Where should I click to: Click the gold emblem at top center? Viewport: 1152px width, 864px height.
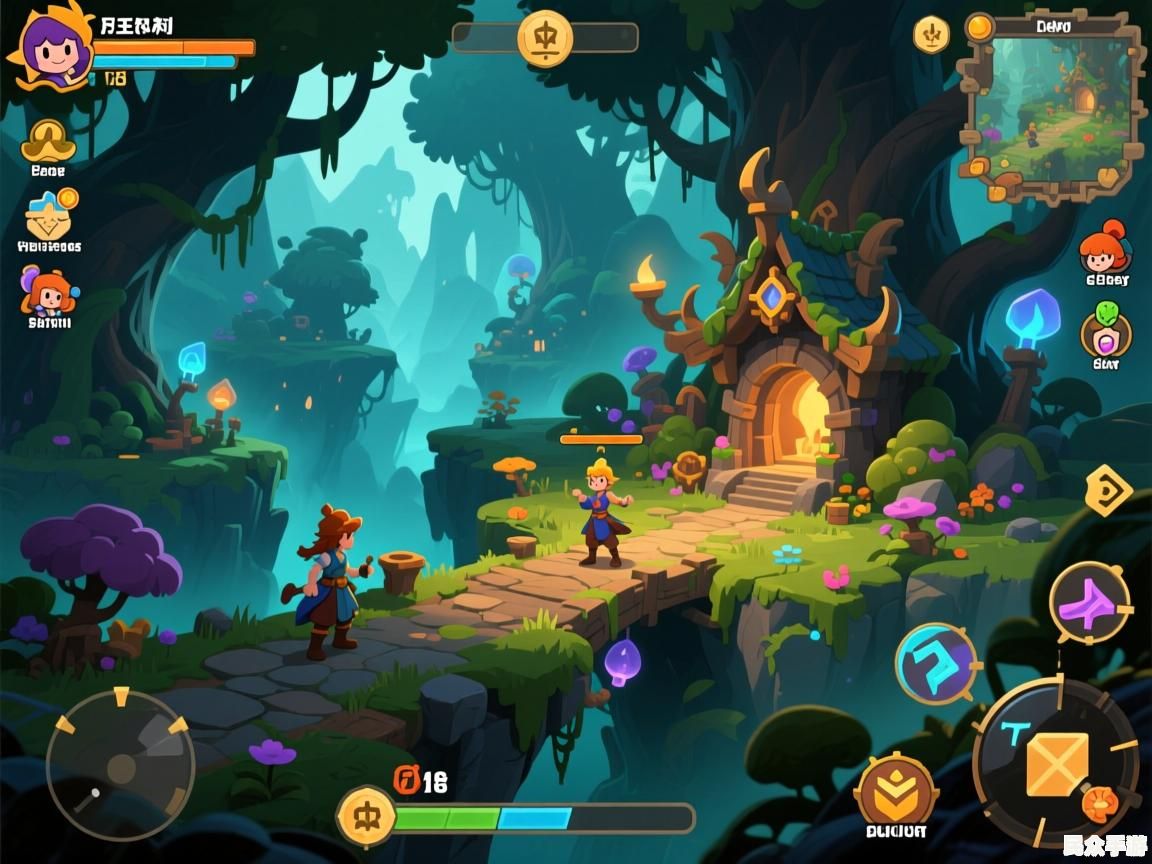pos(545,38)
